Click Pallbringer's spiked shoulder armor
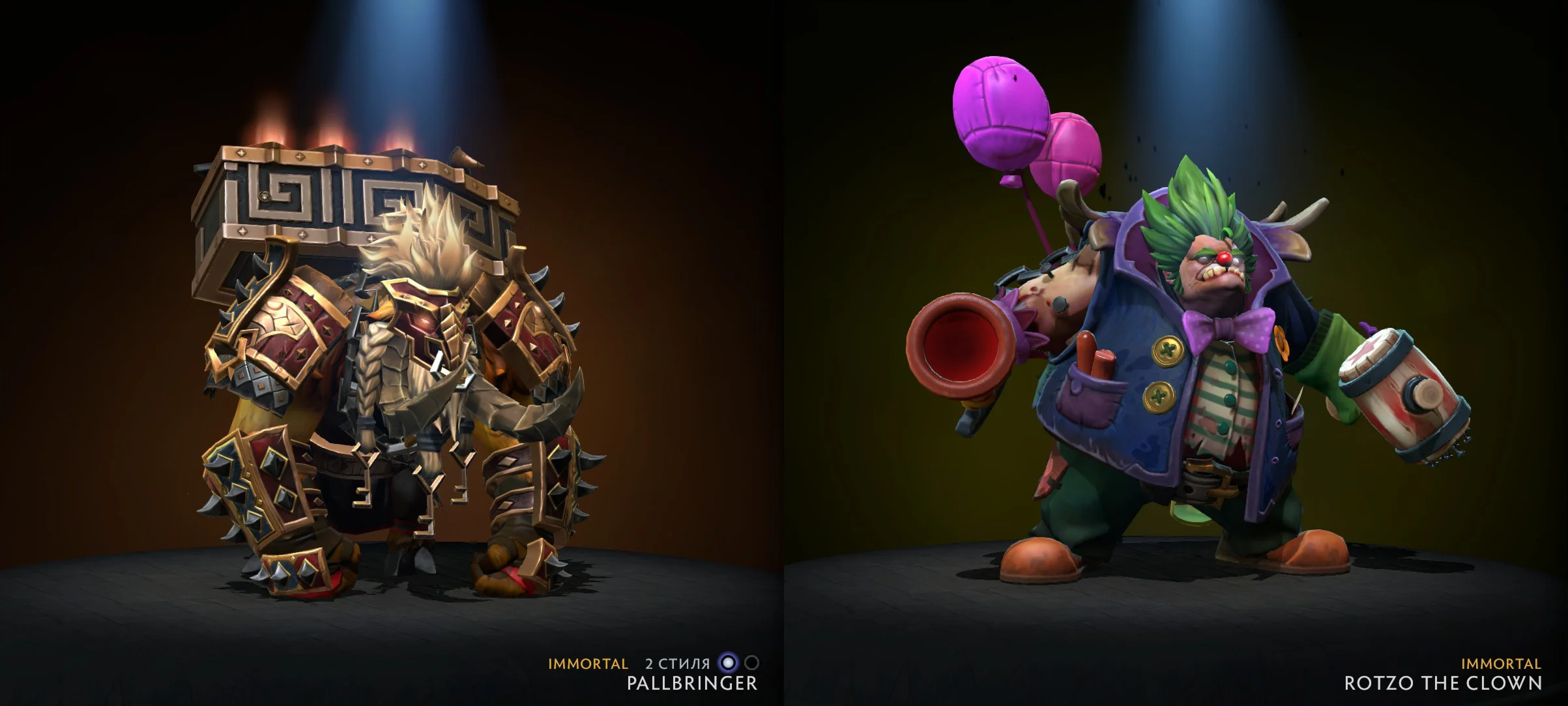 coord(280,313)
